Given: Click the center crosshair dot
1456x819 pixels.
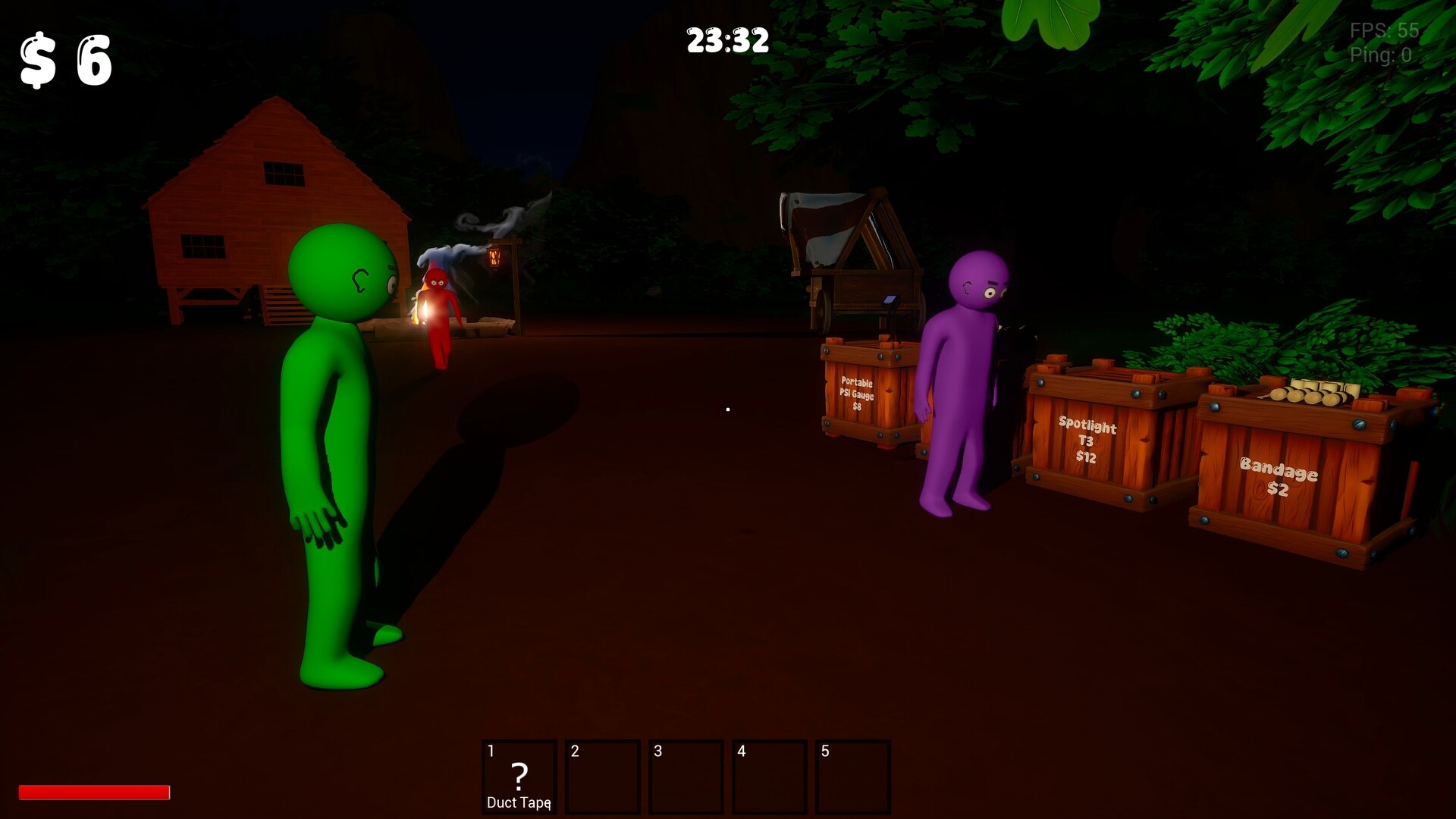Looking at the screenshot, I should tap(727, 409).
